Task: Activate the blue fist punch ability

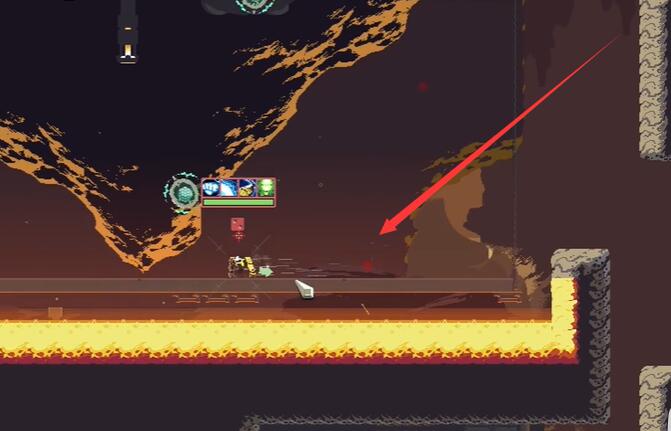Action: click(211, 187)
